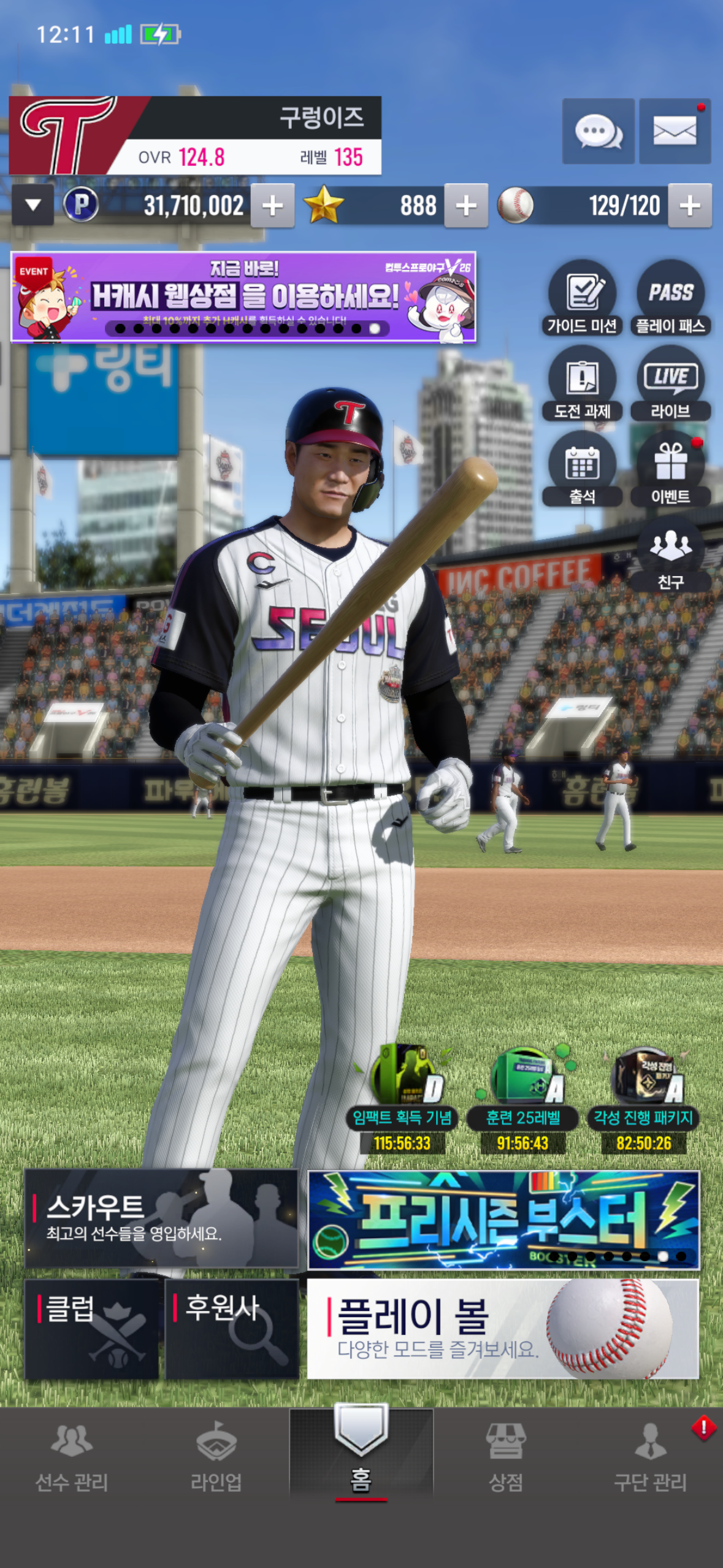
Task: Check 출석 attendance calendar
Action: pyautogui.click(x=582, y=470)
